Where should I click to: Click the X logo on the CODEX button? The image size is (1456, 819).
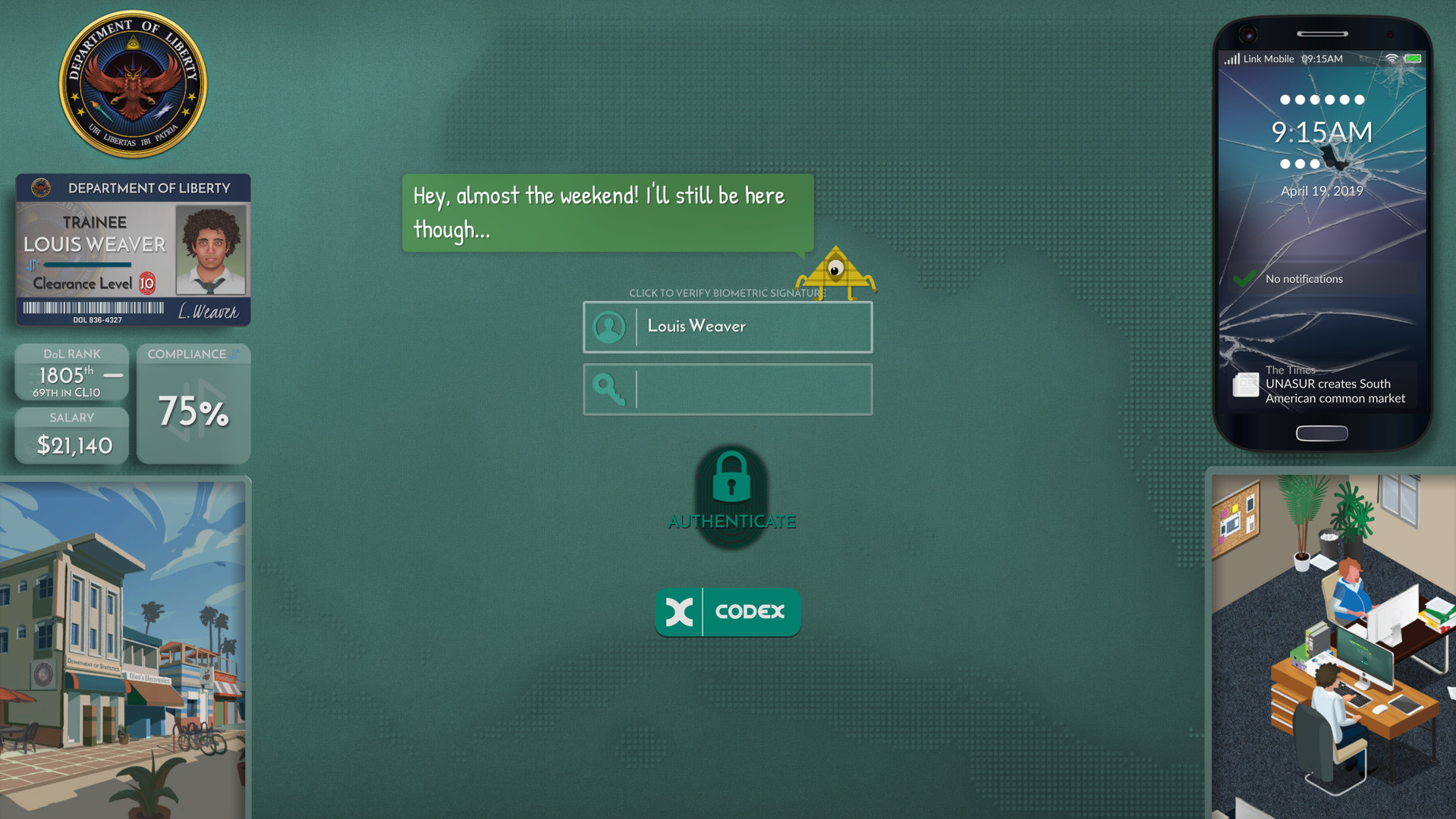681,612
